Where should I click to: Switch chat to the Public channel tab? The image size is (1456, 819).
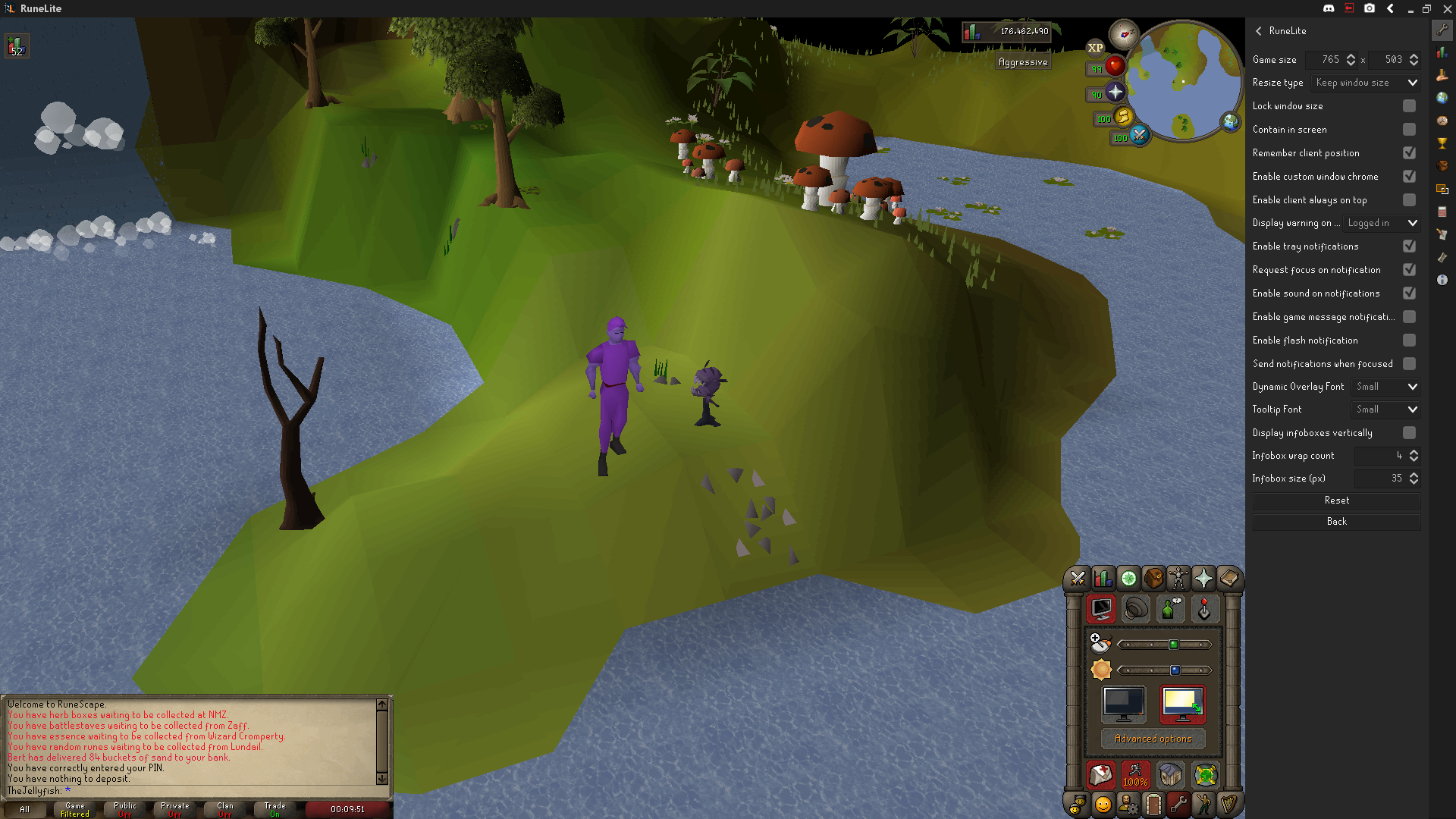[124, 809]
